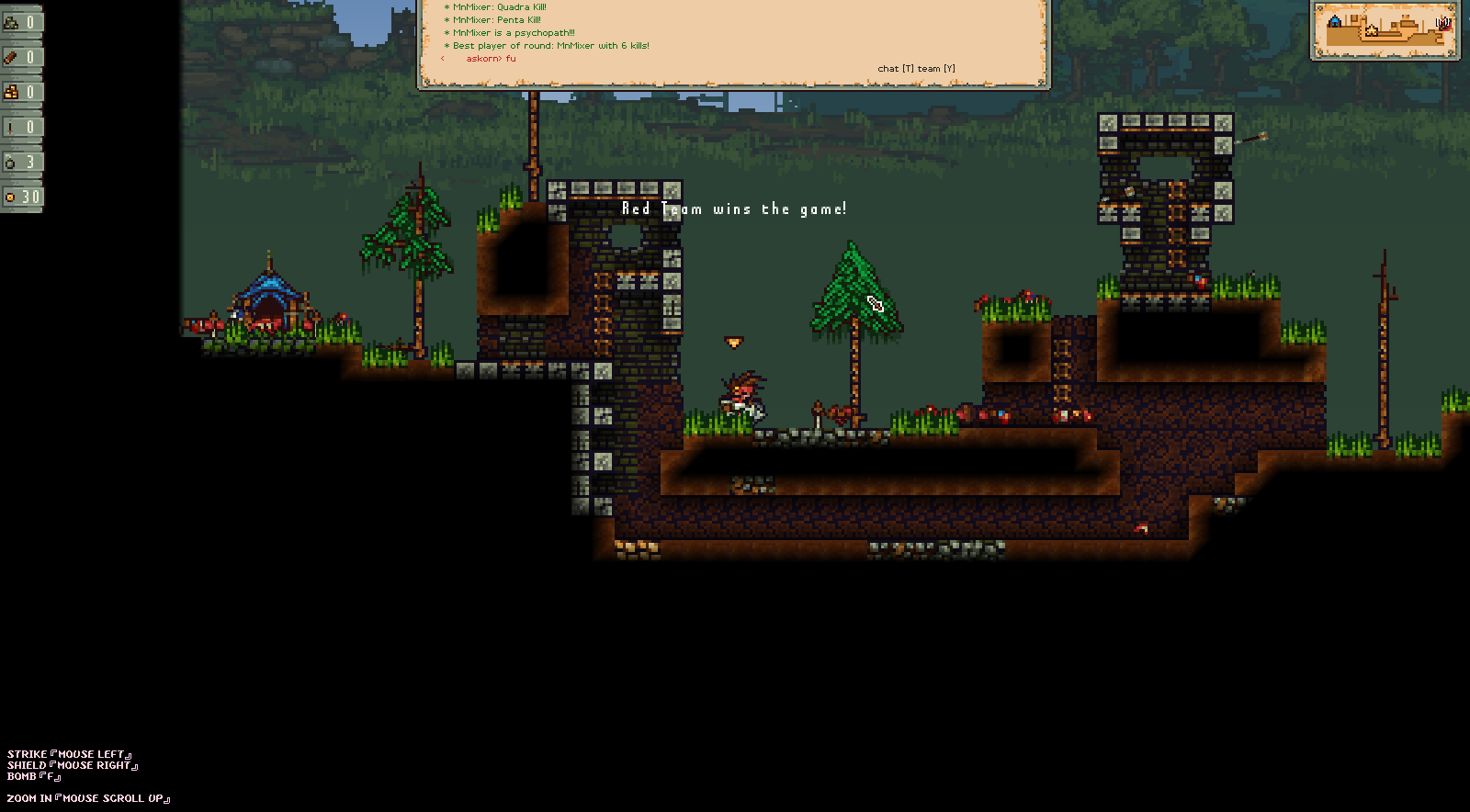Image resolution: width=1470 pixels, height=812 pixels.
Task: Select the stone resource slot
Action: pos(21,22)
